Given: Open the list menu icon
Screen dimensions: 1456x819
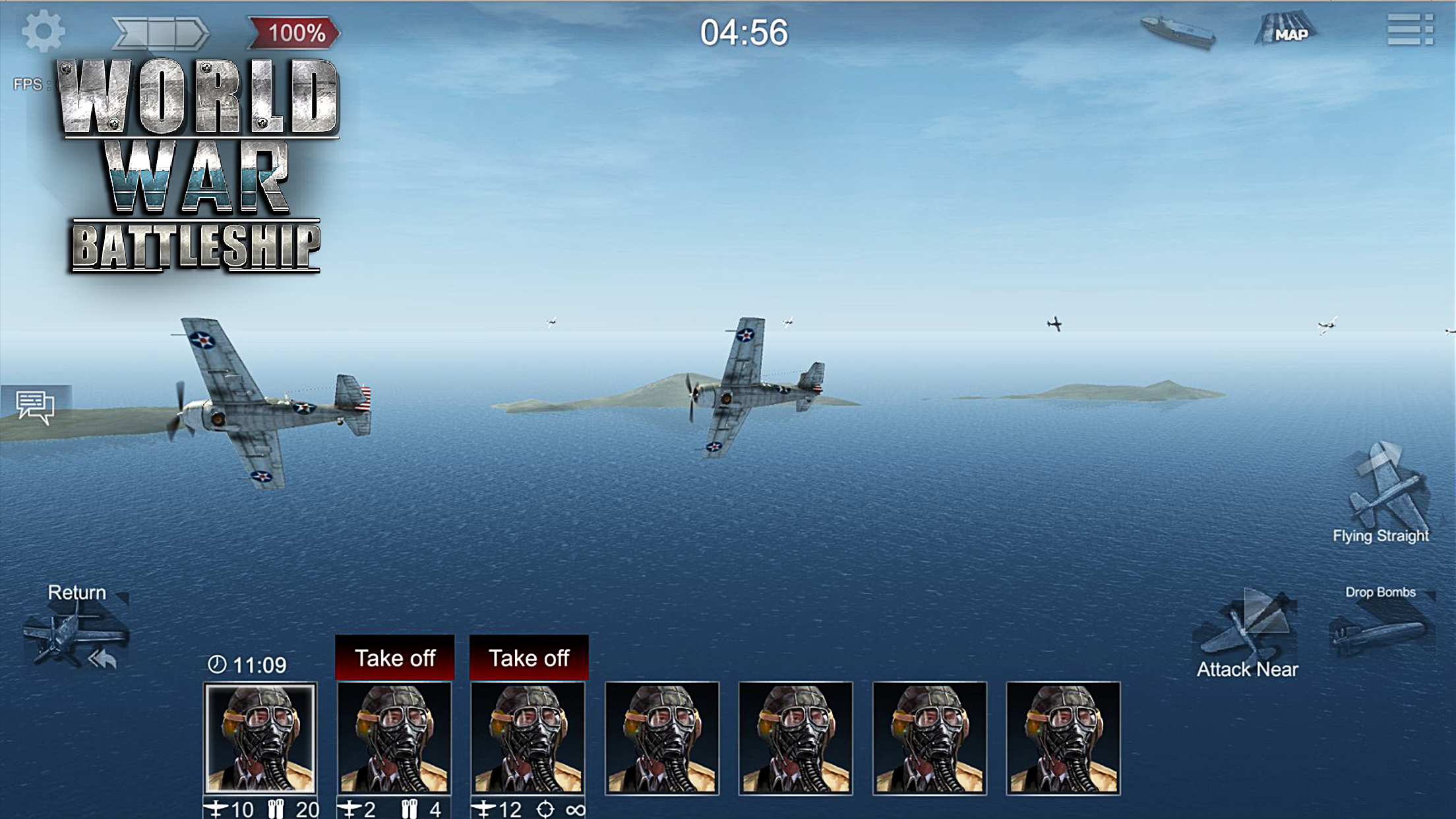Looking at the screenshot, I should (x=1410, y=30).
